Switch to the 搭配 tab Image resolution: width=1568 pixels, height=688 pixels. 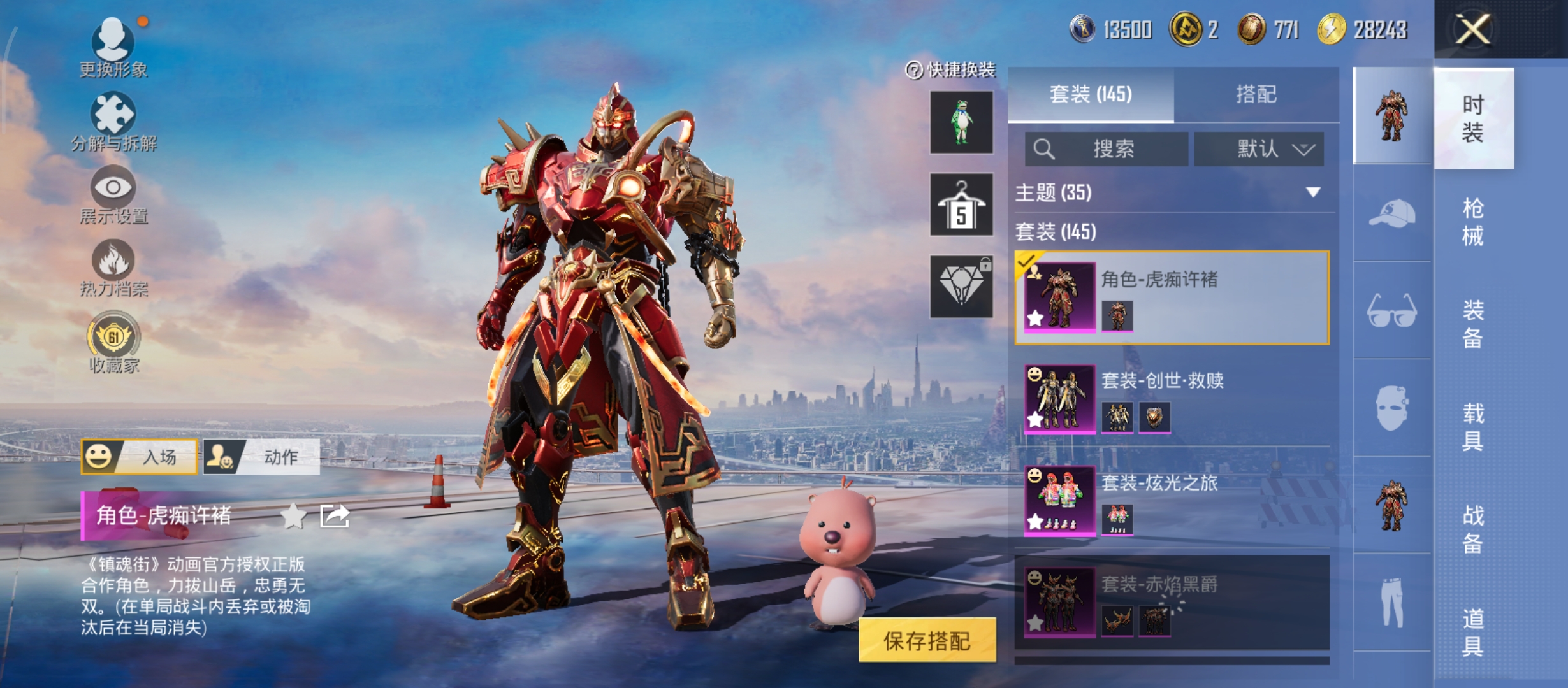pos(1256,95)
